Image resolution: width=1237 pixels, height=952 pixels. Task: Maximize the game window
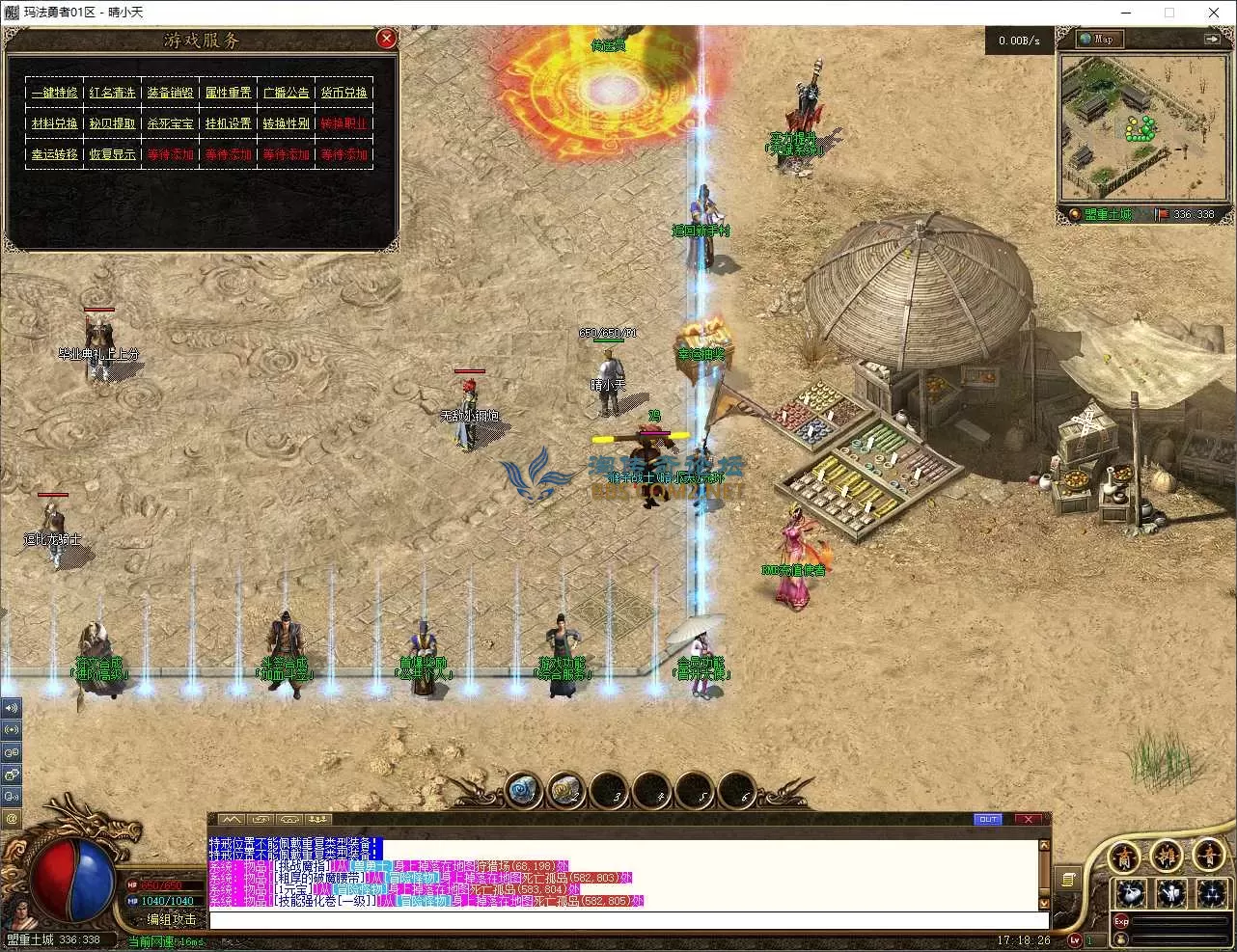point(1168,13)
